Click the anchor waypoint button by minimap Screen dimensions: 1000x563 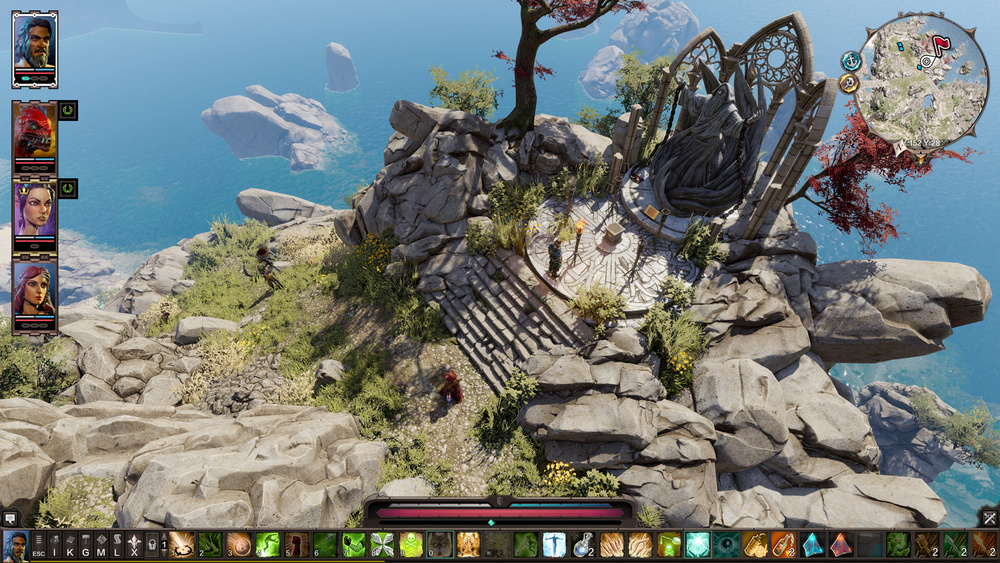(x=850, y=61)
